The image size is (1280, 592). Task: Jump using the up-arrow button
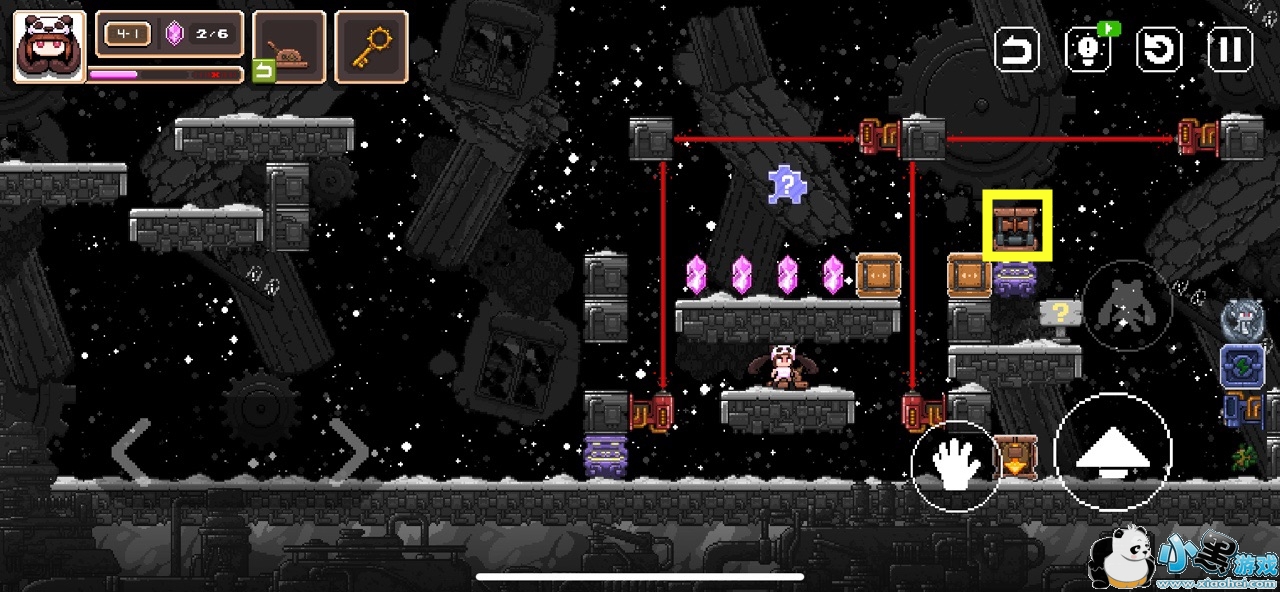click(1112, 453)
